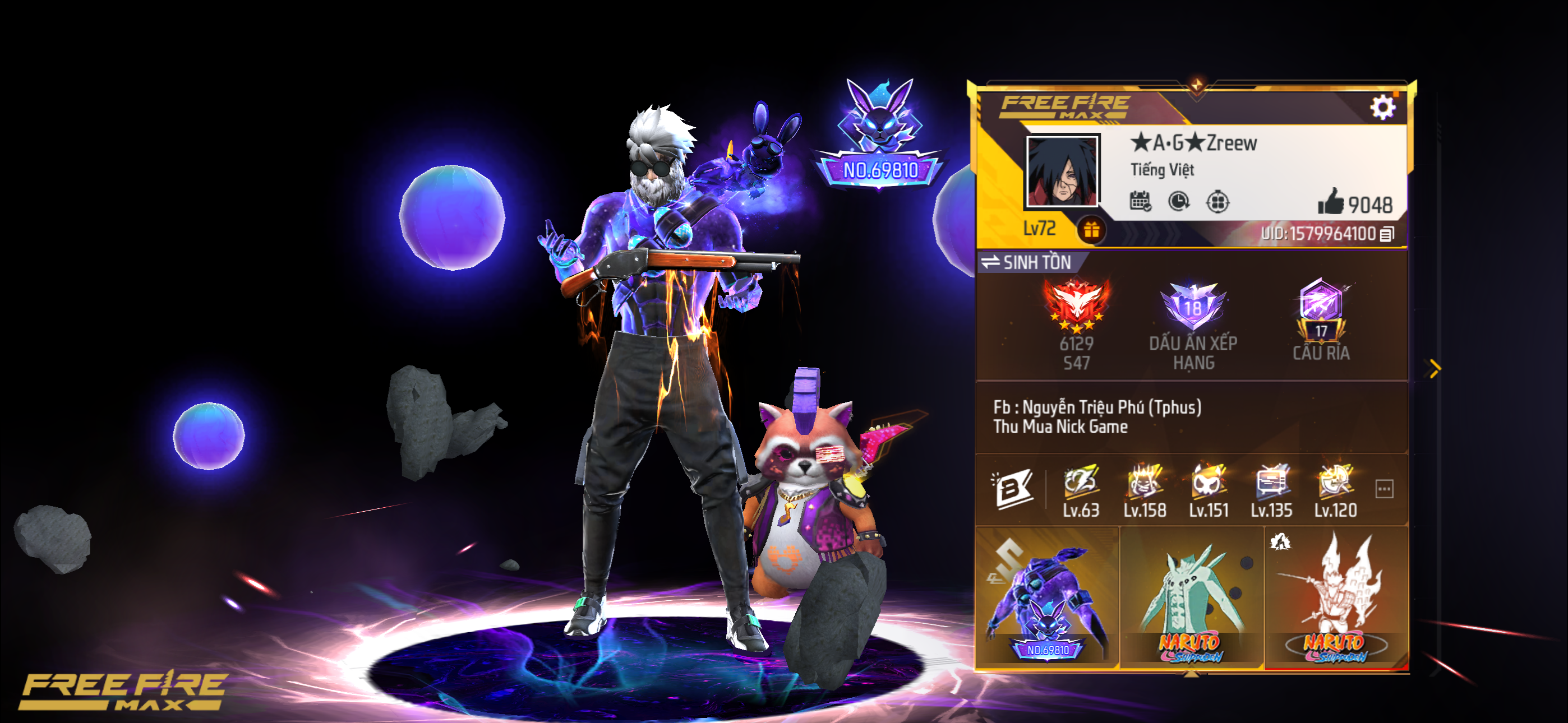1568x723 pixels.
Task: Open the settings gear on the profile card
Action: pyautogui.click(x=1384, y=107)
